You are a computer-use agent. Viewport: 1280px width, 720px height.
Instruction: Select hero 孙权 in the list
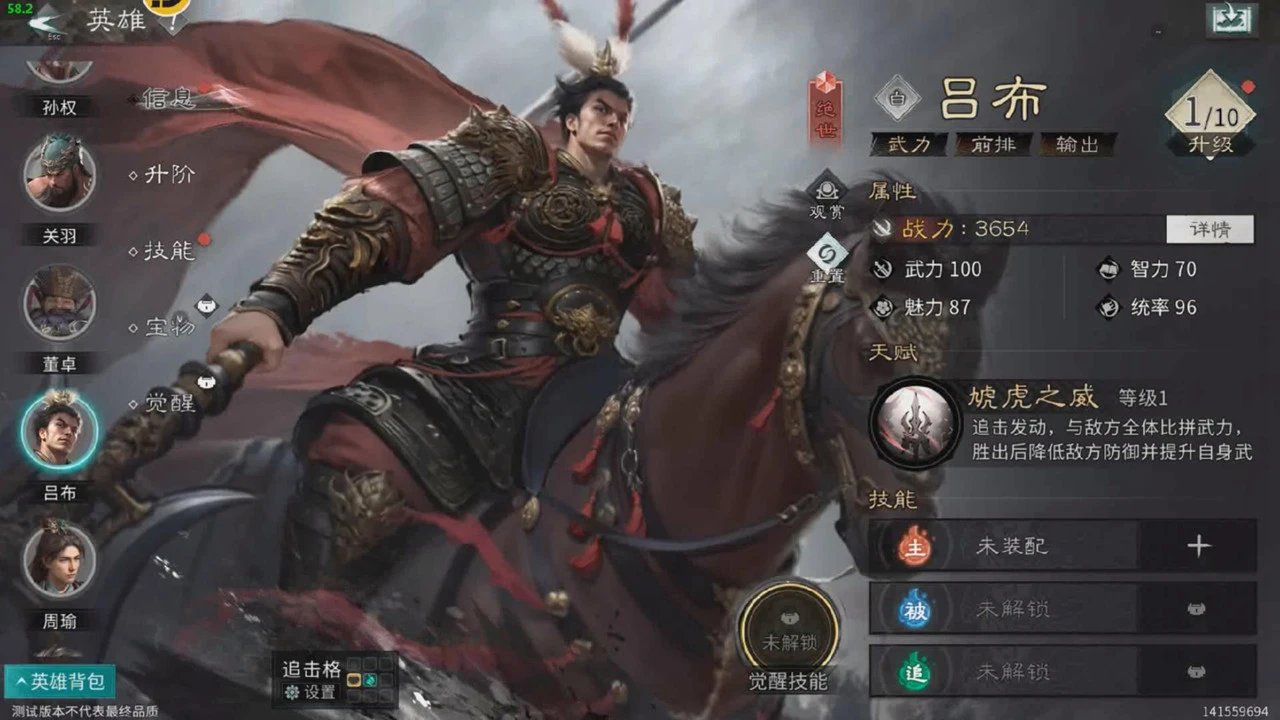pyautogui.click(x=59, y=78)
